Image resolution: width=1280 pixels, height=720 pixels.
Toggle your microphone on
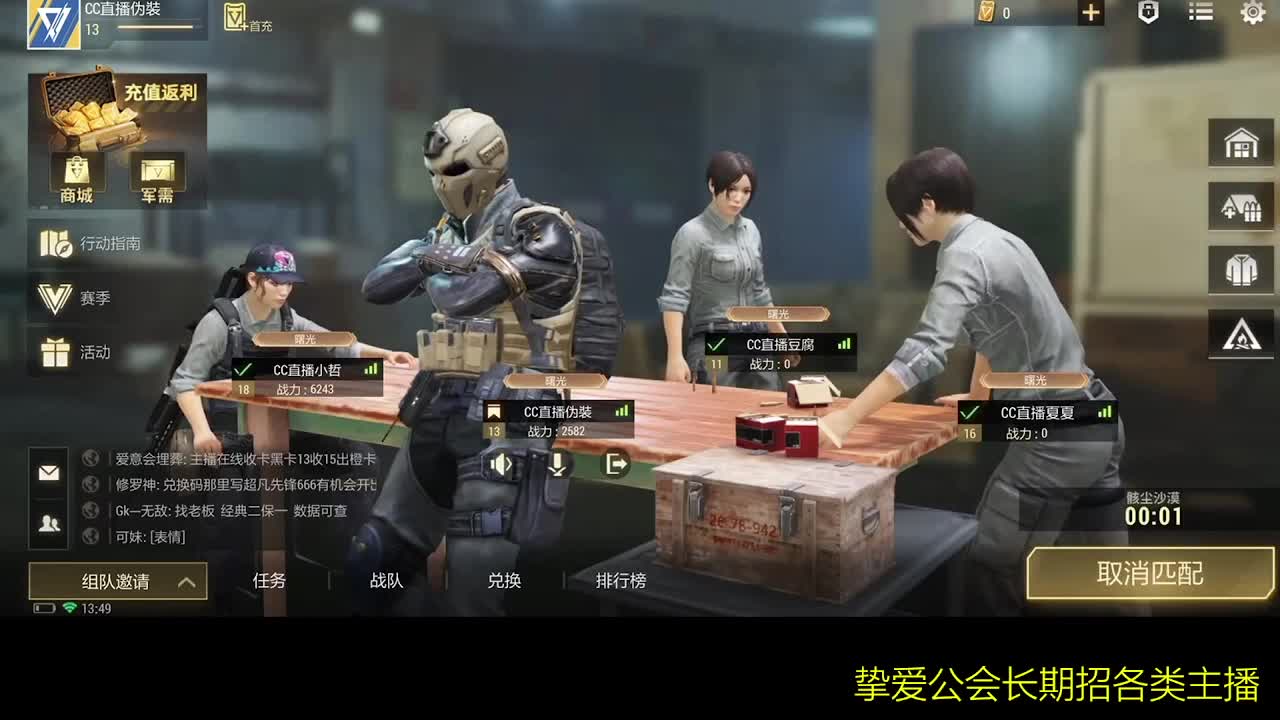(x=557, y=463)
